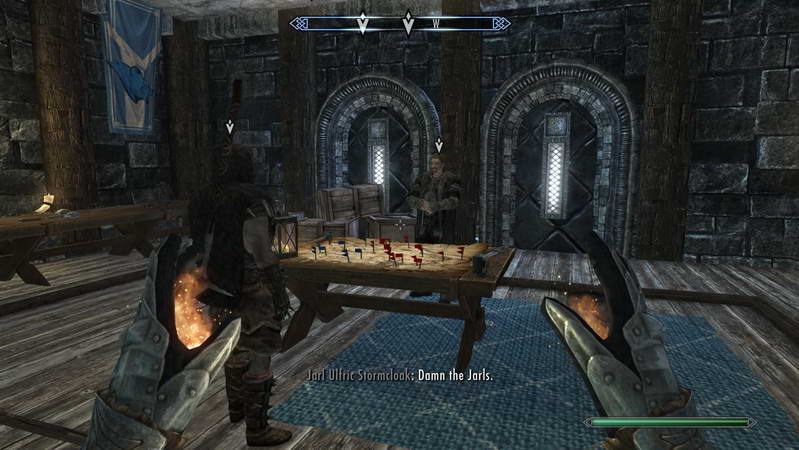Select the quest arrow above the hooded figure

click(231, 127)
